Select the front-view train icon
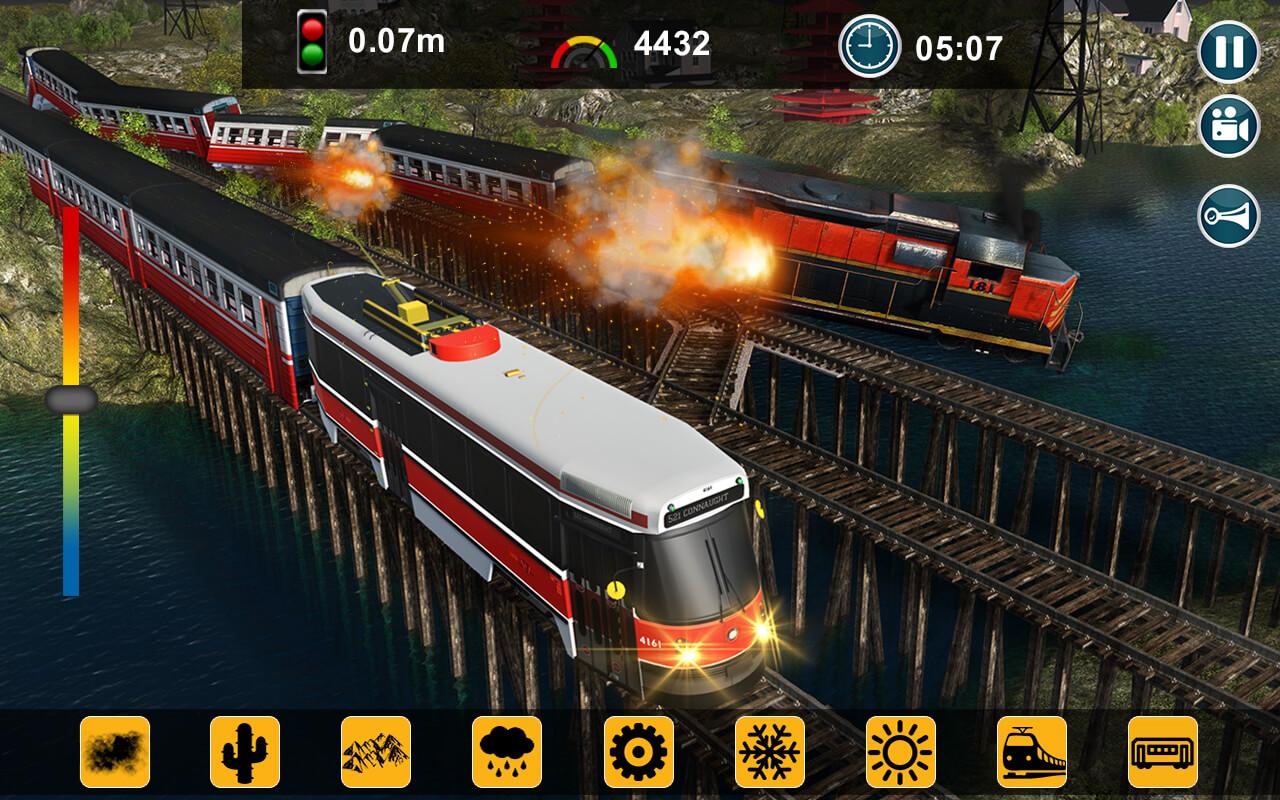Viewport: 1280px width, 800px height. click(x=1032, y=751)
